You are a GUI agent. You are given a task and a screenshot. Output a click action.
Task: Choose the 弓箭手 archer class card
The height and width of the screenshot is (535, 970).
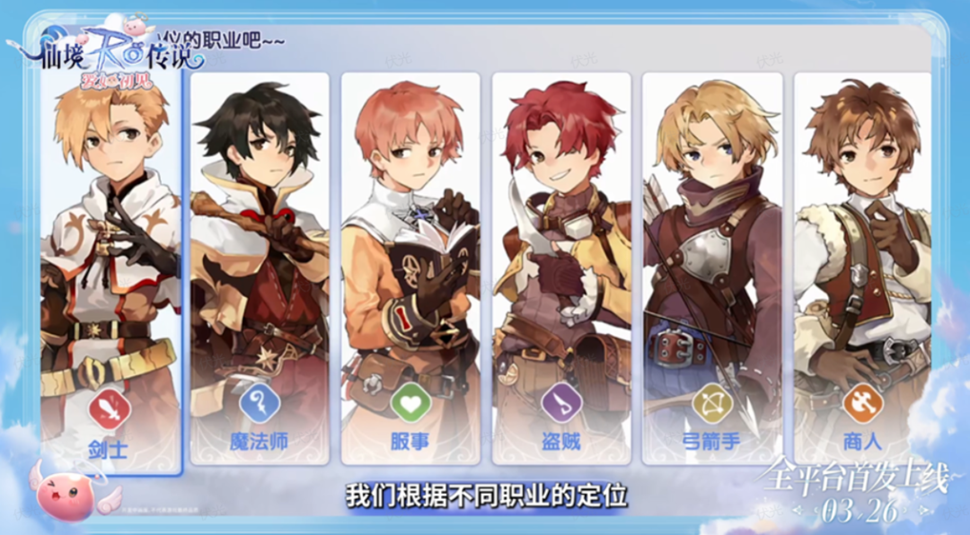[711, 270]
